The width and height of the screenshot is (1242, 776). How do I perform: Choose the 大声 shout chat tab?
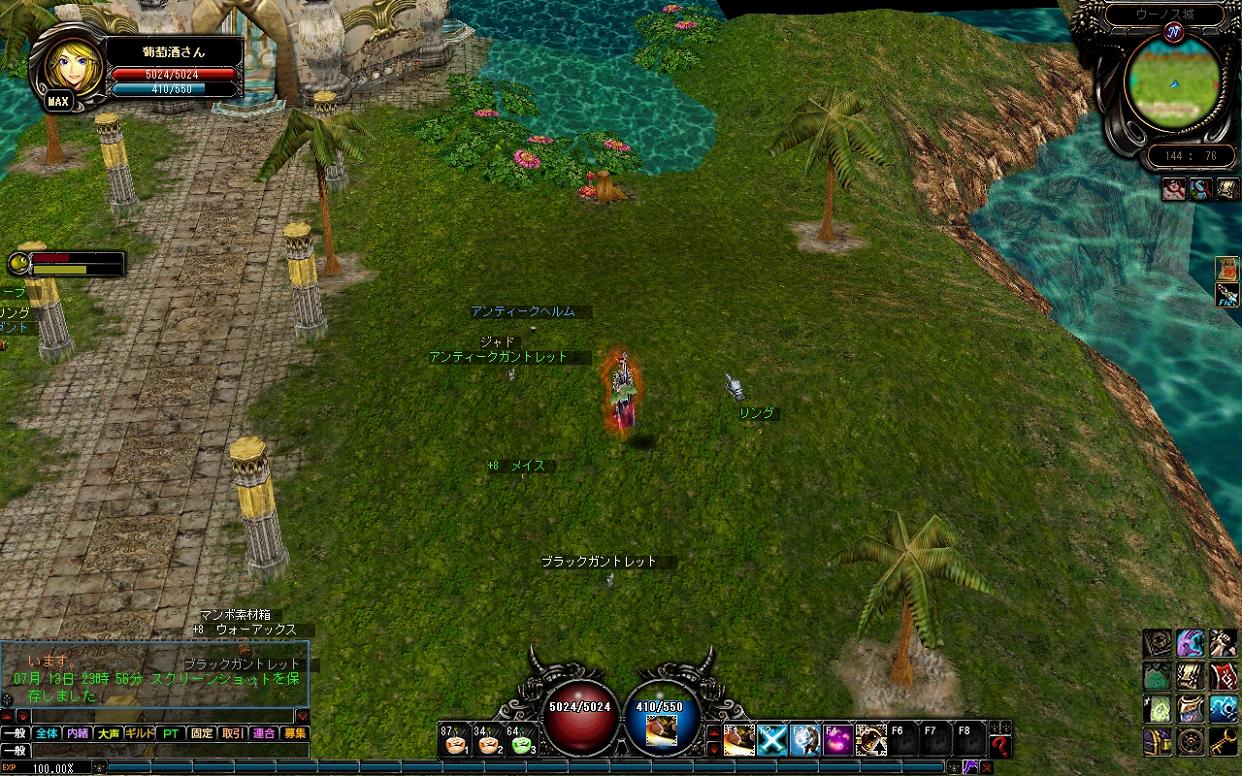108,733
